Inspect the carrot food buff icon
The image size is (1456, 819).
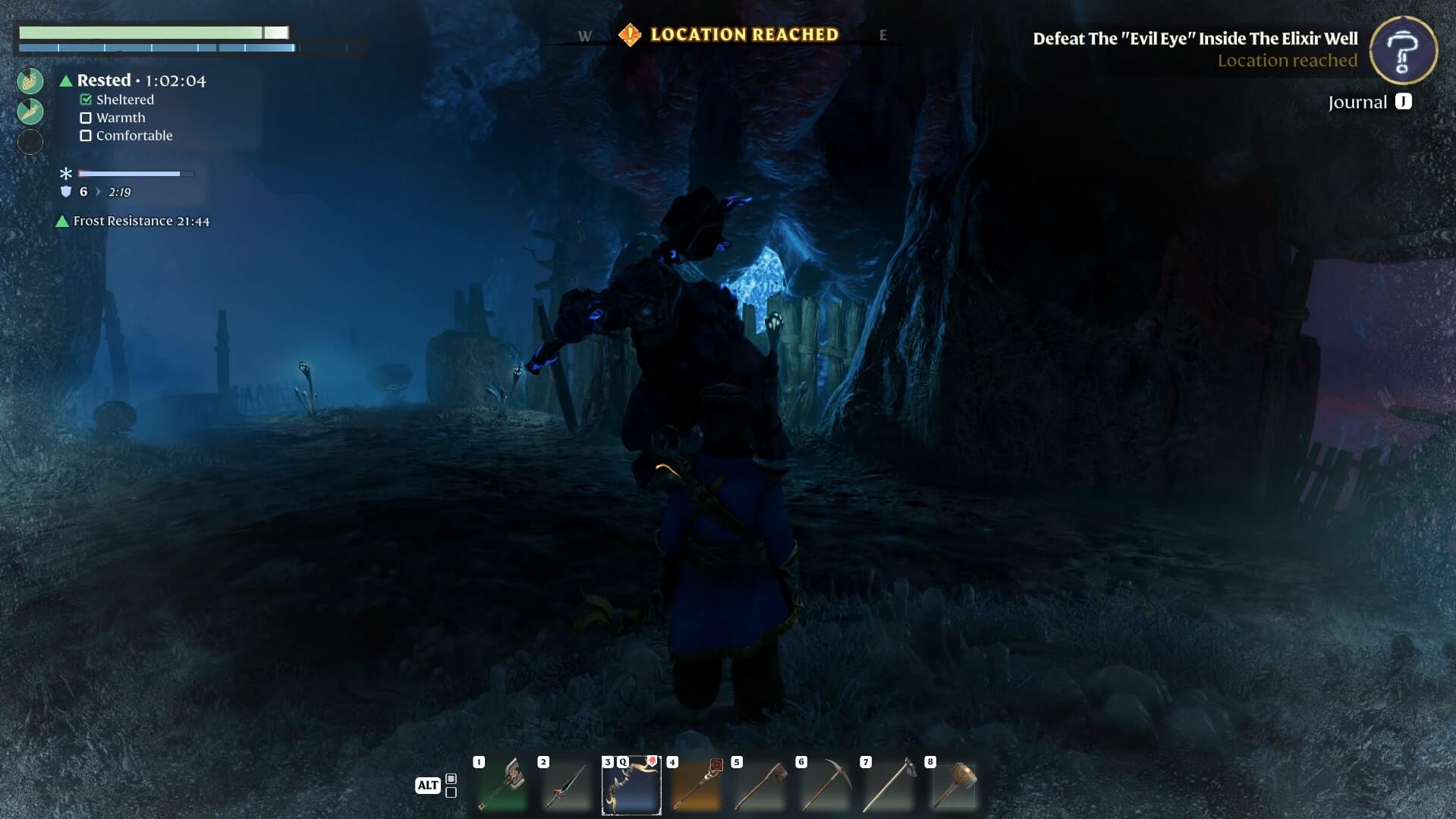click(30, 112)
